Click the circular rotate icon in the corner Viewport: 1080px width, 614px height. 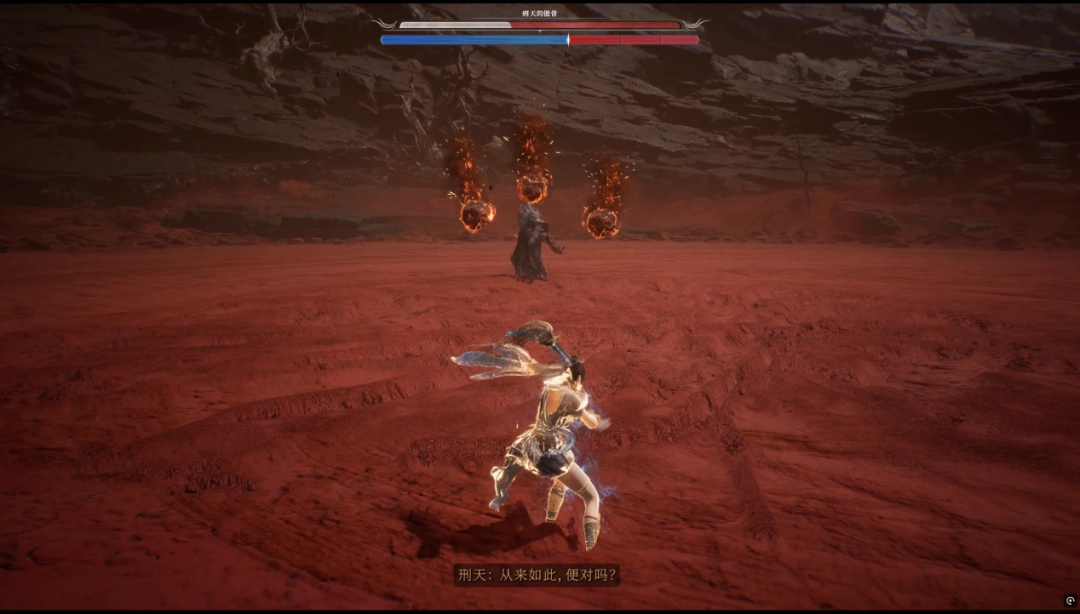tap(1070, 600)
